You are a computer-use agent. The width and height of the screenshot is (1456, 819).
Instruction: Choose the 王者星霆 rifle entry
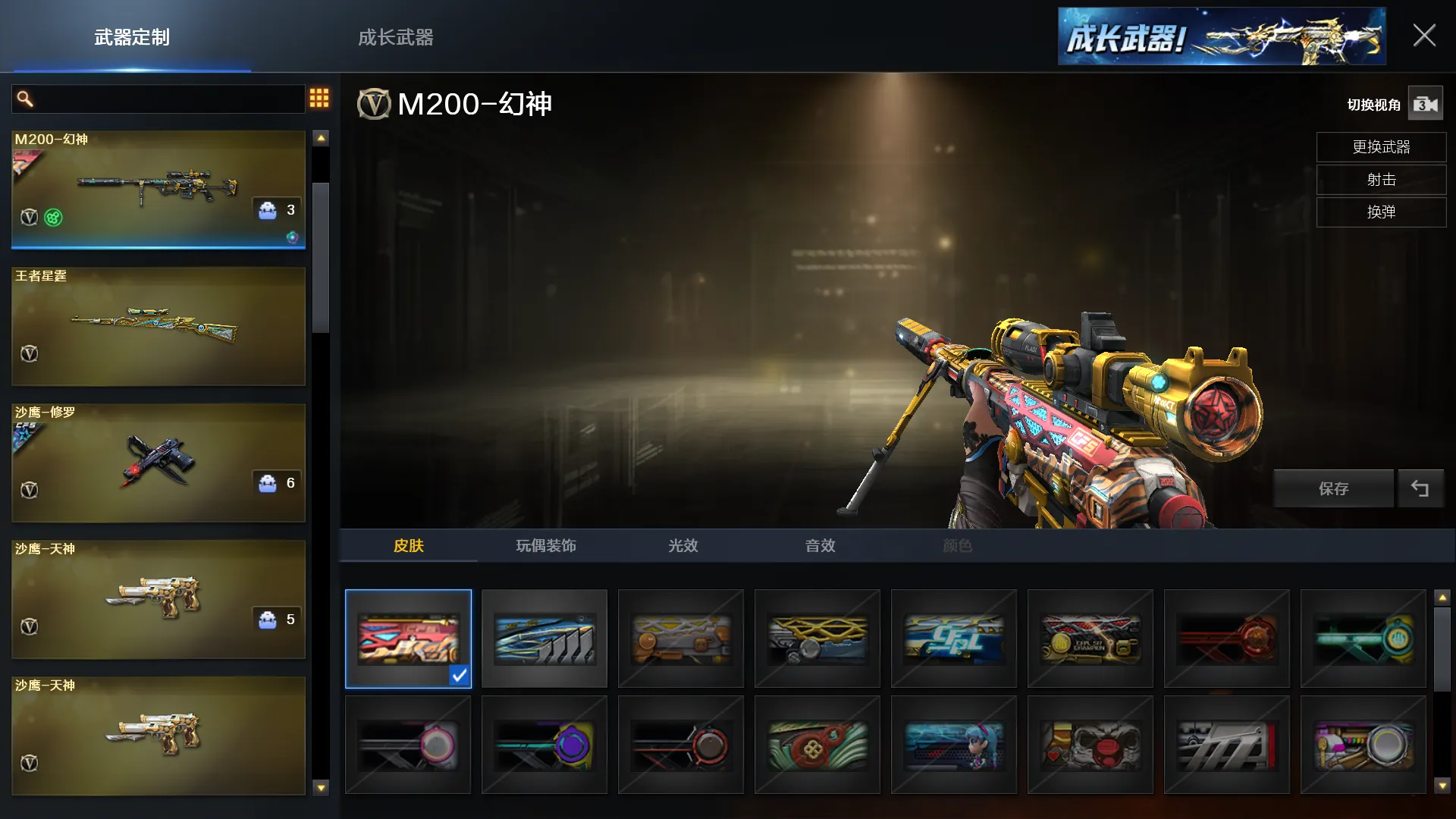[x=158, y=326]
